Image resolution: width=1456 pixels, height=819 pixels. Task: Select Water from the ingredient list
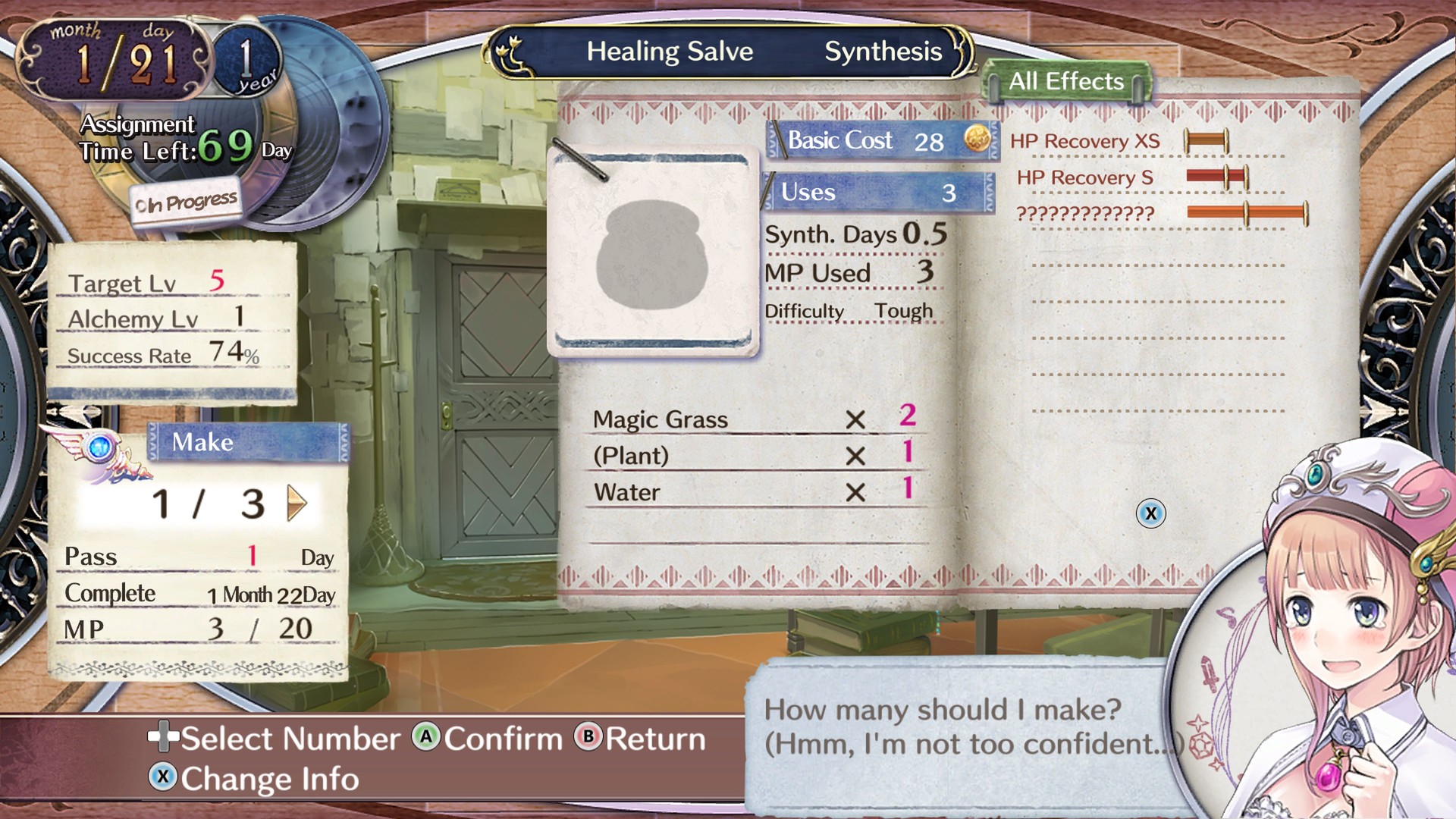coord(626,491)
